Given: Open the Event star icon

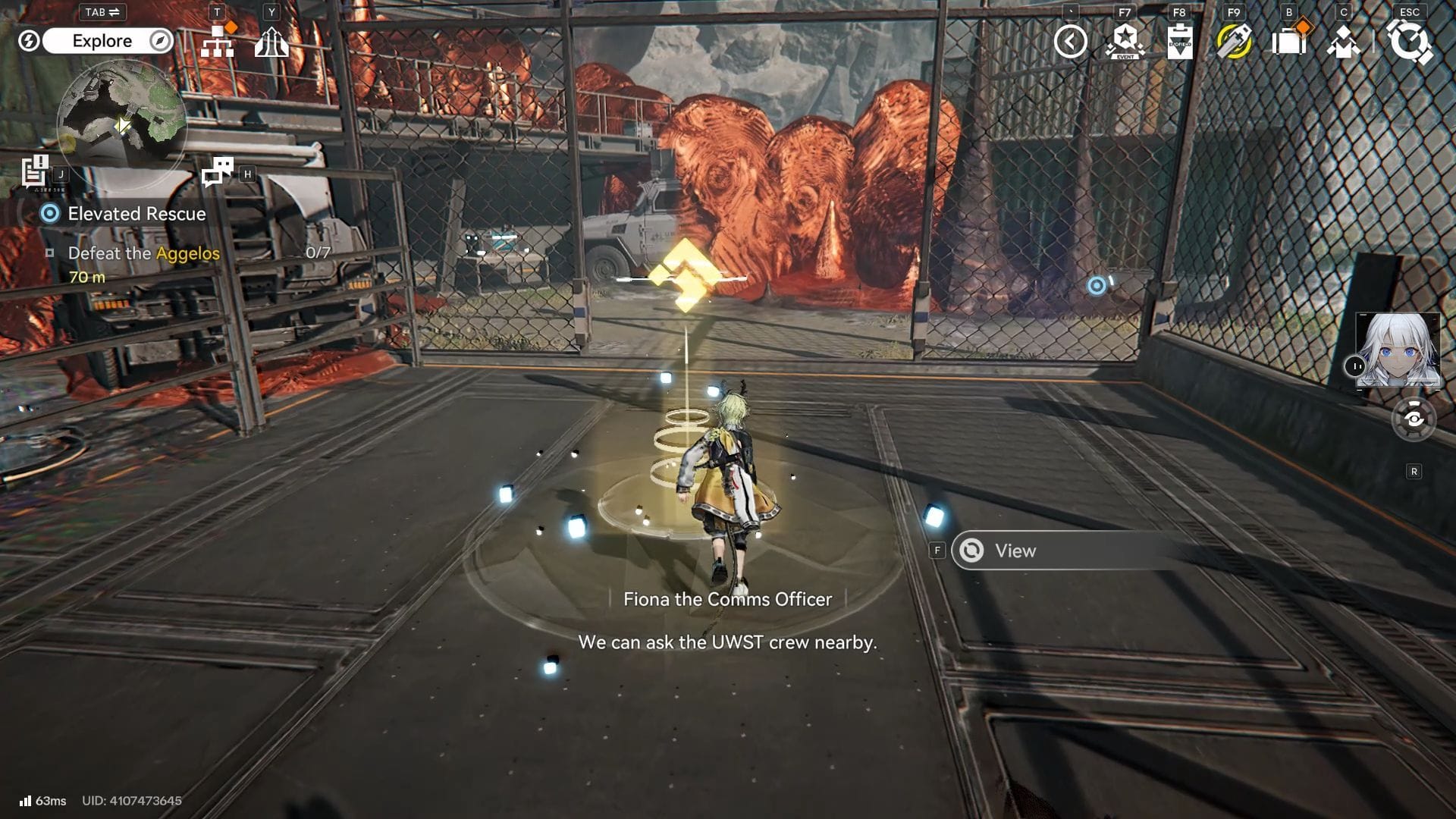Looking at the screenshot, I should click(1125, 42).
